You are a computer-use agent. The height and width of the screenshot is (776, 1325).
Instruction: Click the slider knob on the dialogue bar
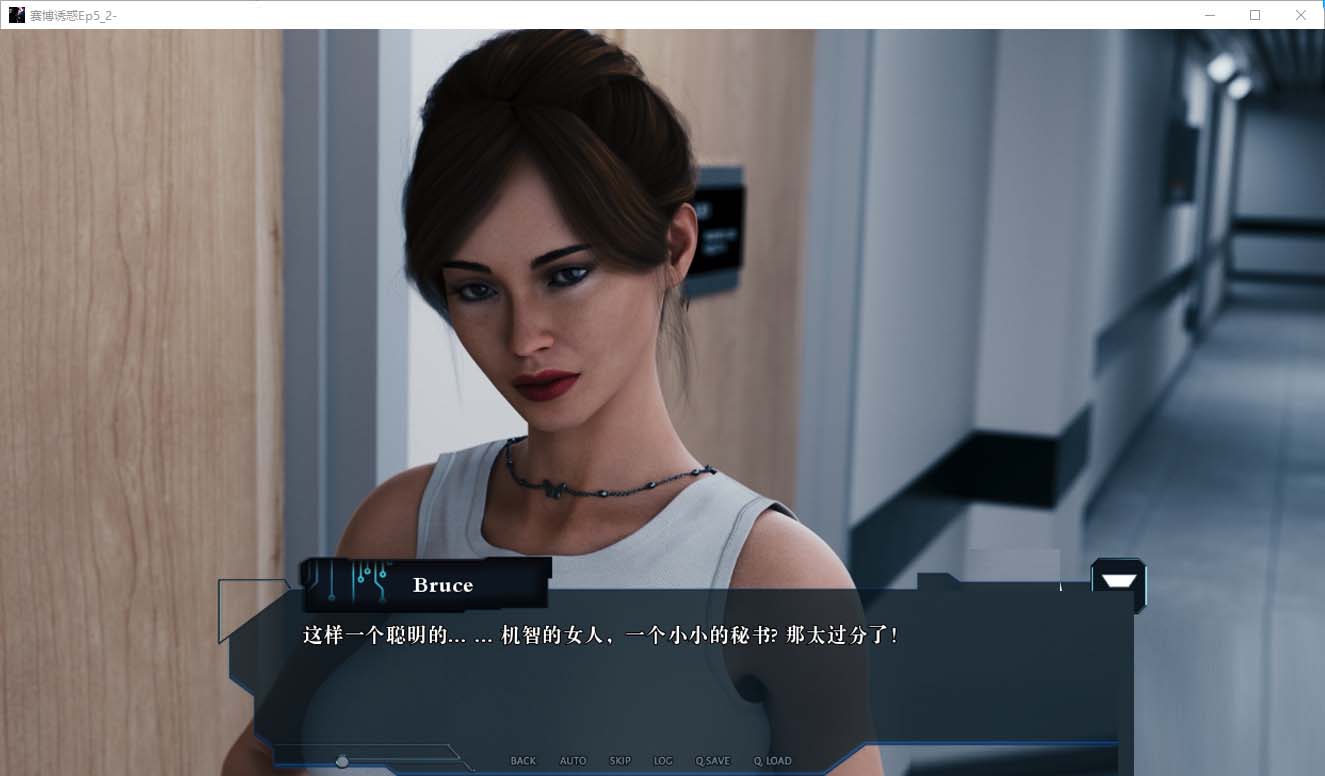342,761
